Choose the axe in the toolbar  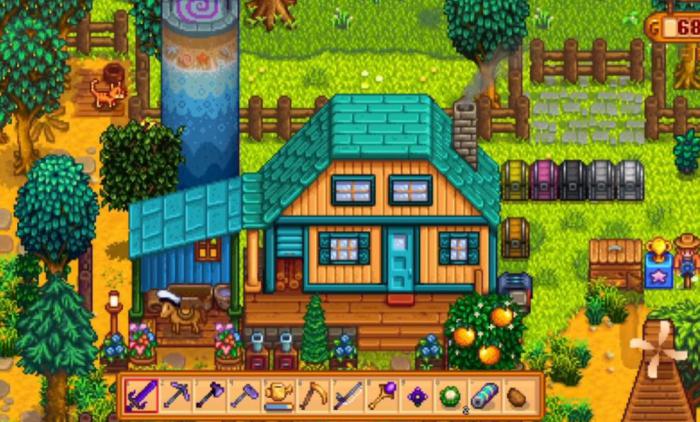[x=209, y=396]
